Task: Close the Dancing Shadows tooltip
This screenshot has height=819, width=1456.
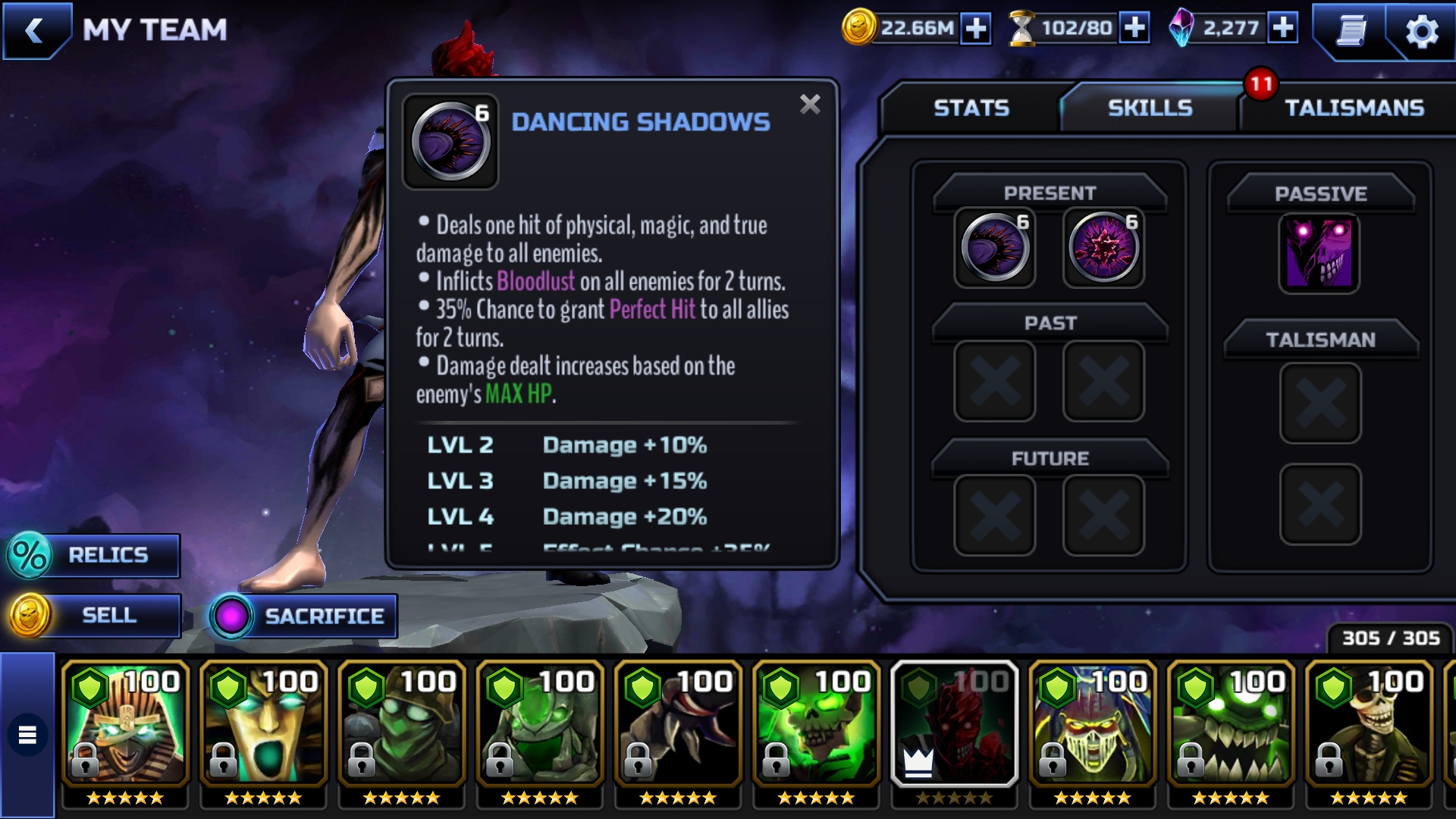Action: 810,105
